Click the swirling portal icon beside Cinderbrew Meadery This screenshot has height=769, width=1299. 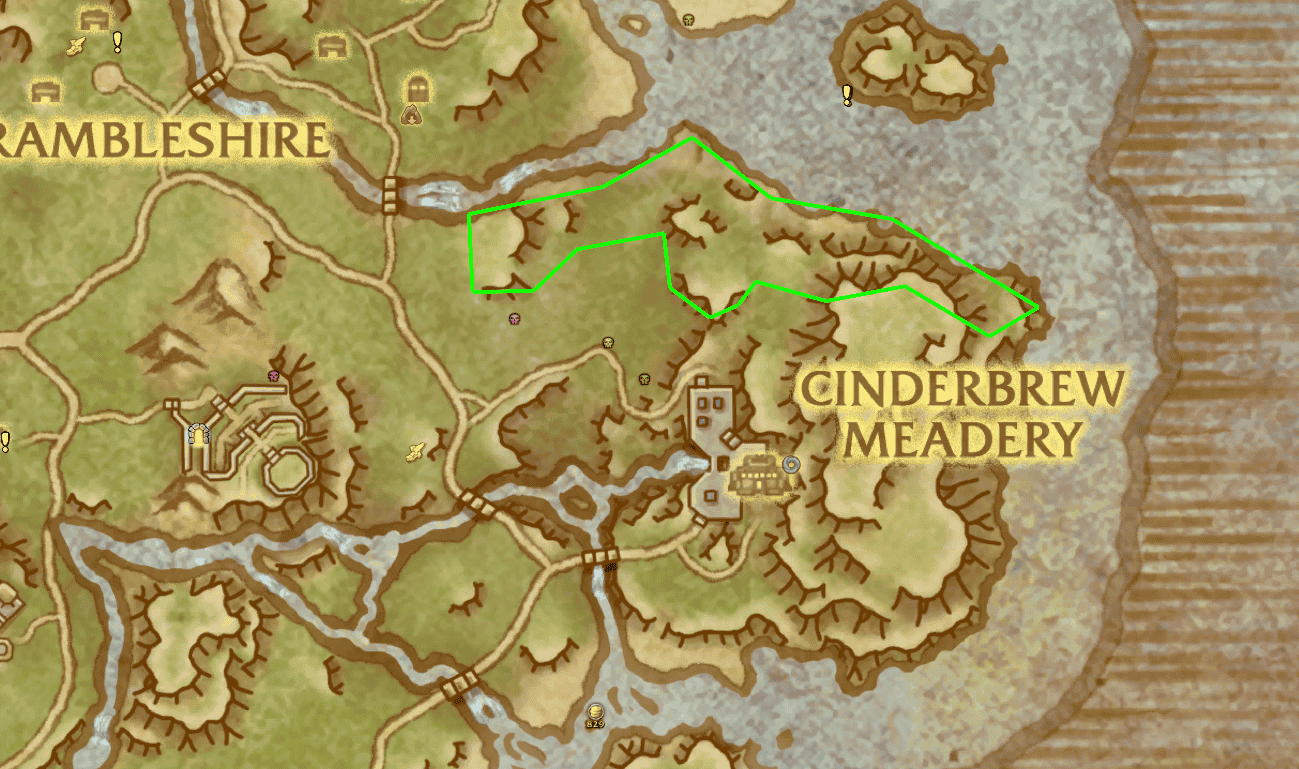click(x=791, y=465)
